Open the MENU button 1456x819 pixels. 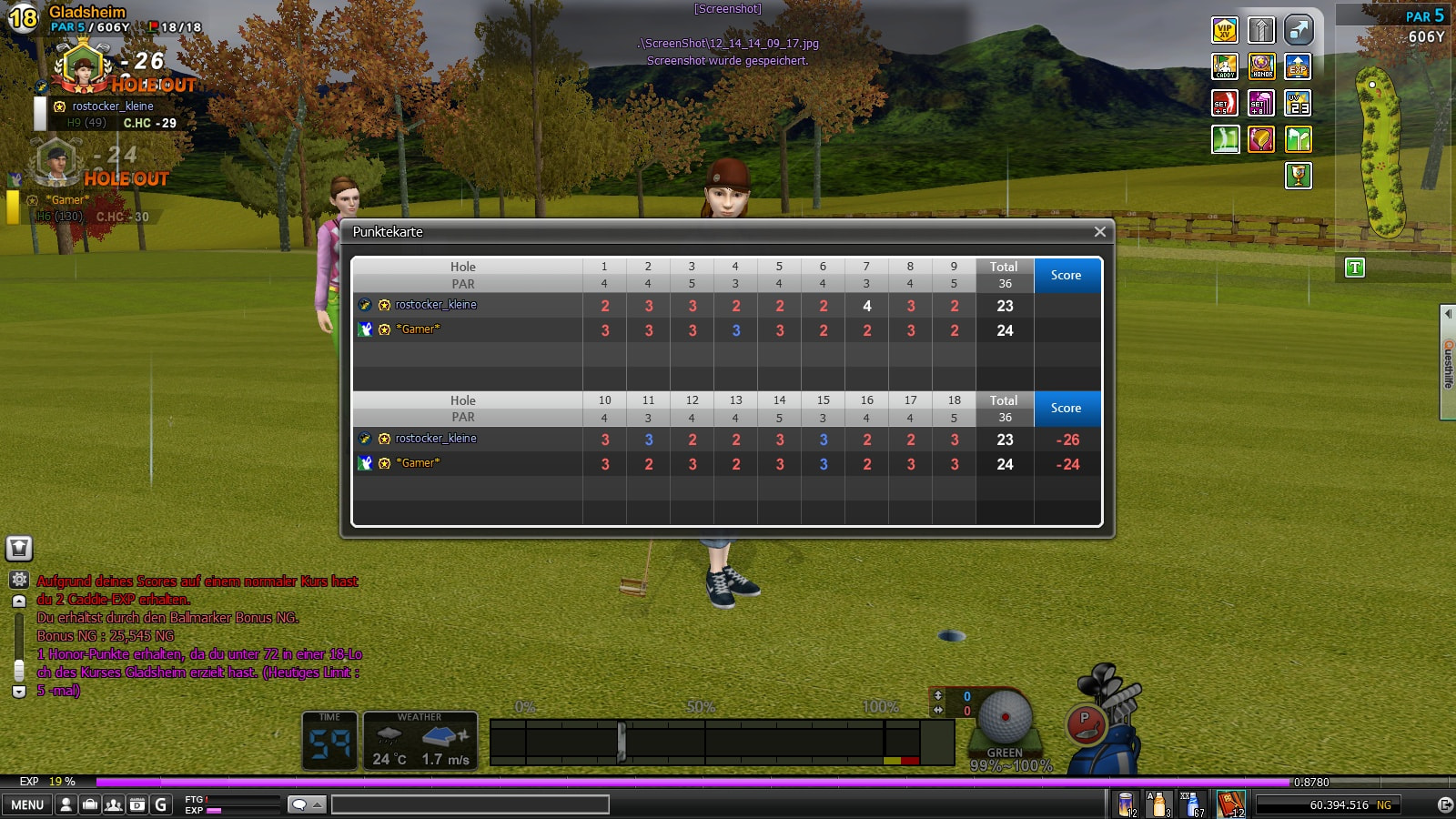tap(27, 804)
